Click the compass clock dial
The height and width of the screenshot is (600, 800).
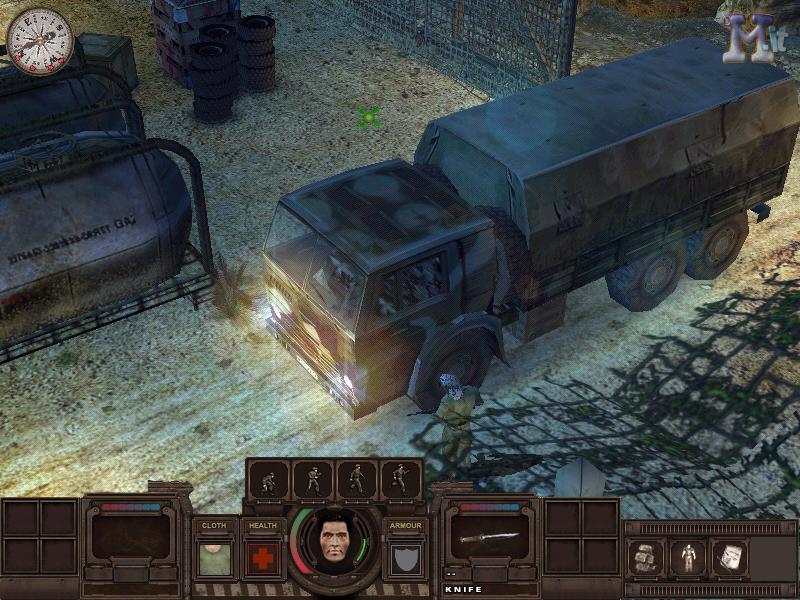click(x=40, y=40)
